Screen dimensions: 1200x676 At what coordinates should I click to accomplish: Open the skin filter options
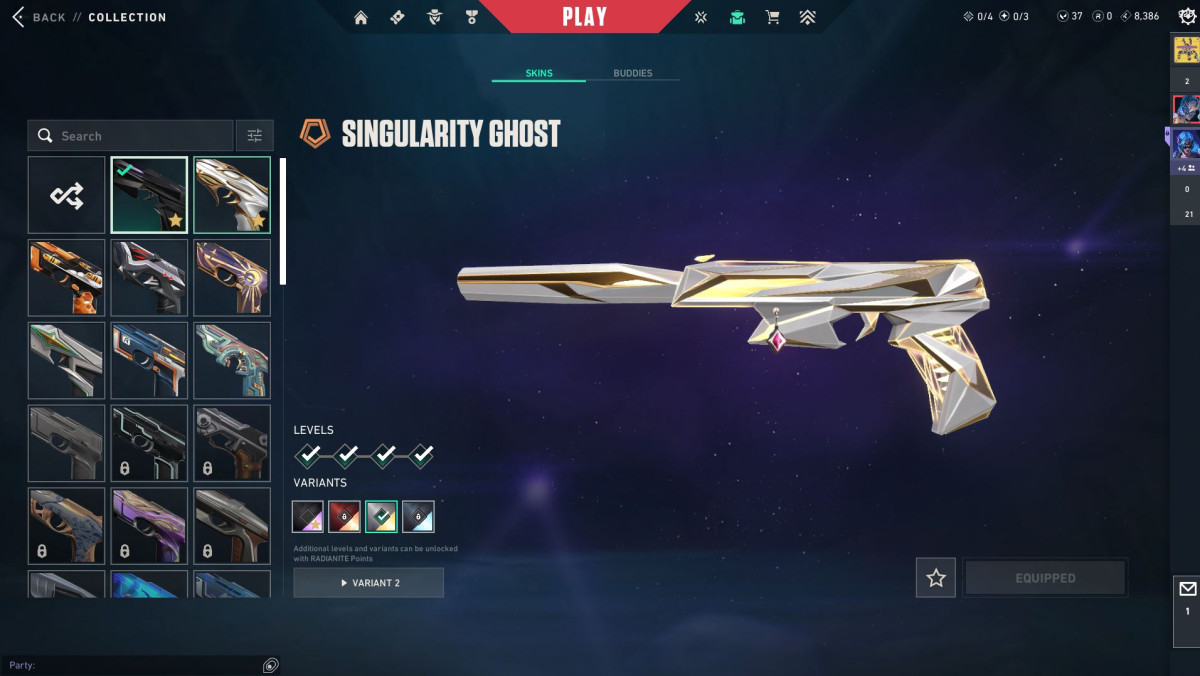[x=254, y=136]
